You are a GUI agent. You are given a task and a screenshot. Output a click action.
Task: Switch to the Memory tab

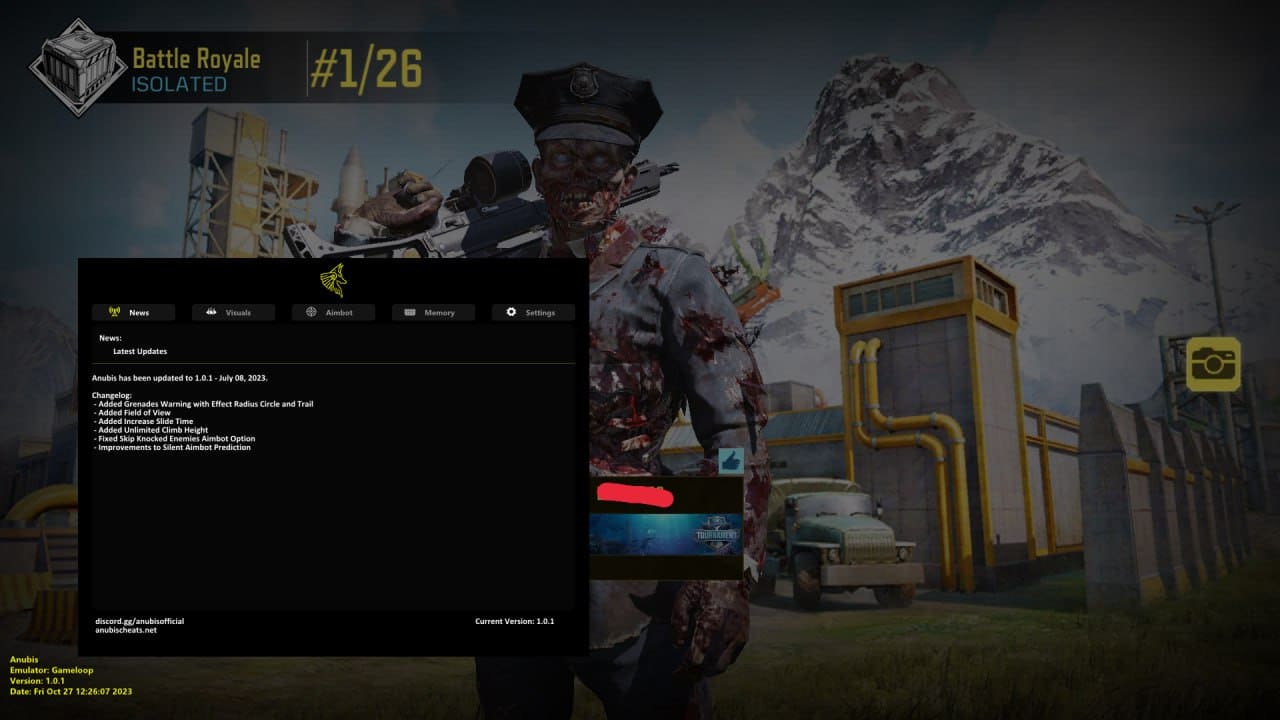(x=432, y=312)
